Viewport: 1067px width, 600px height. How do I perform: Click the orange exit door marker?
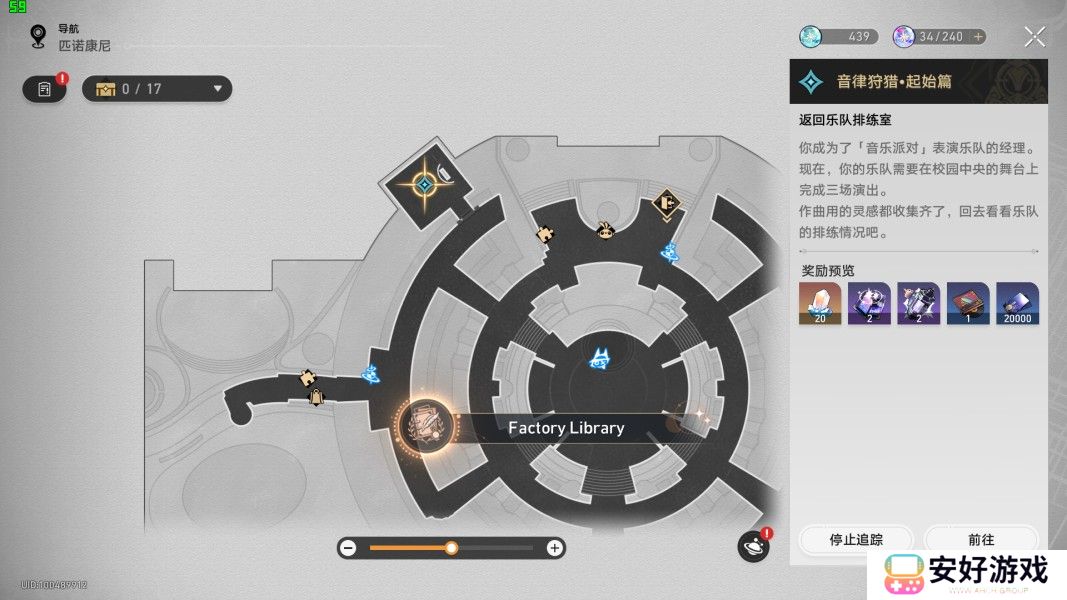coord(666,205)
